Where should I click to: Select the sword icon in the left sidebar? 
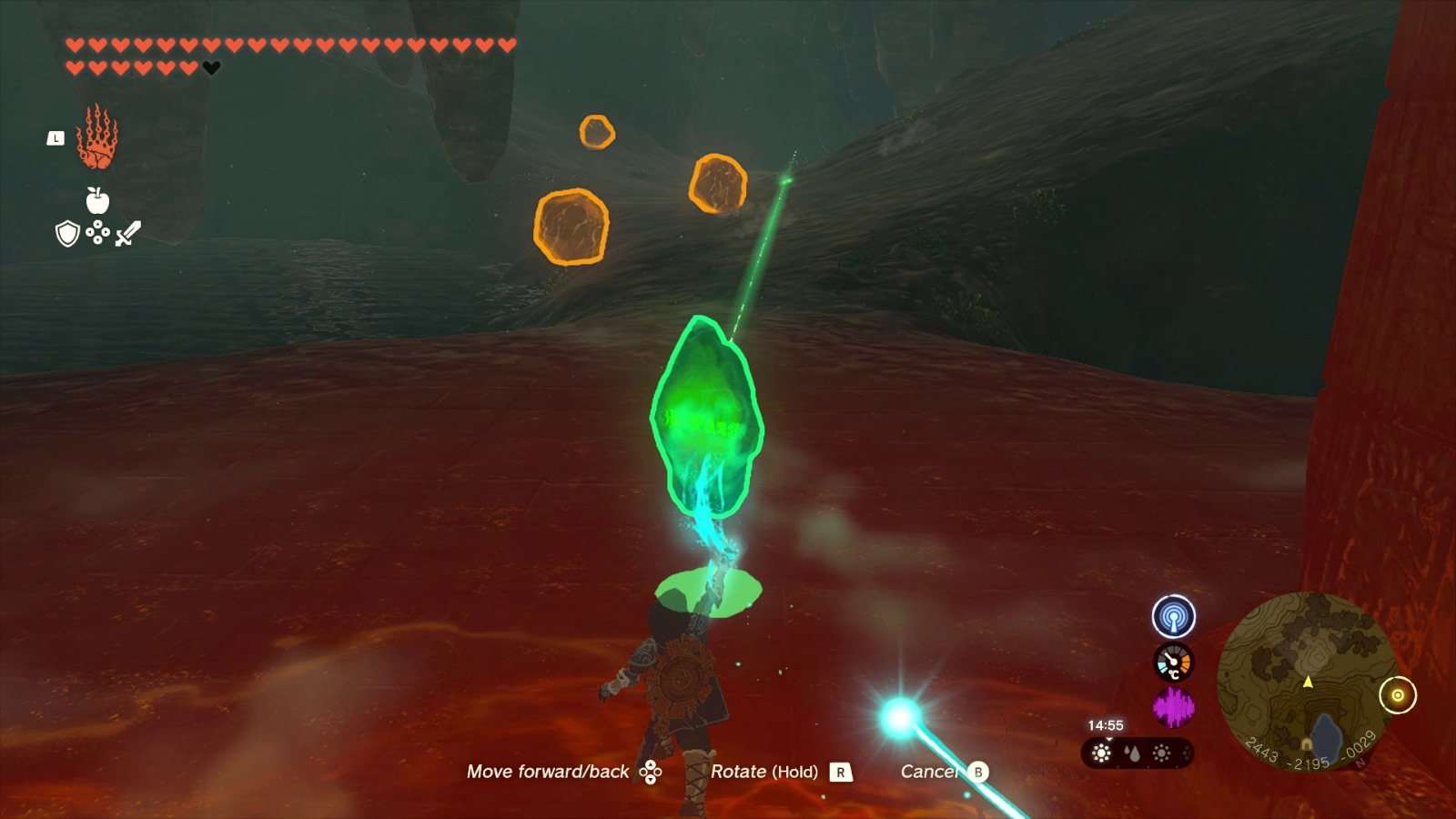(x=127, y=235)
